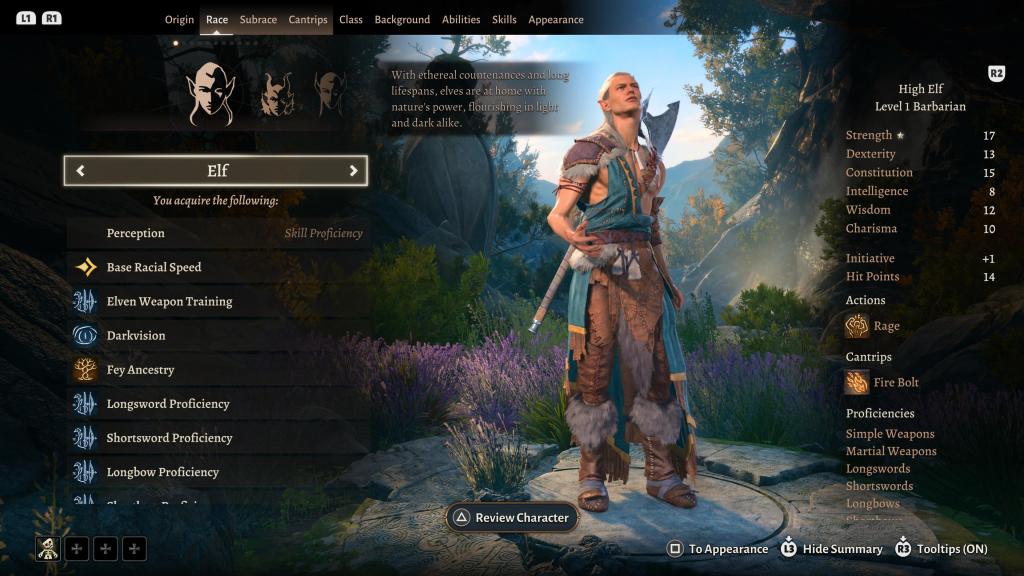
Task: Open the Appearance tab
Action: tap(556, 20)
